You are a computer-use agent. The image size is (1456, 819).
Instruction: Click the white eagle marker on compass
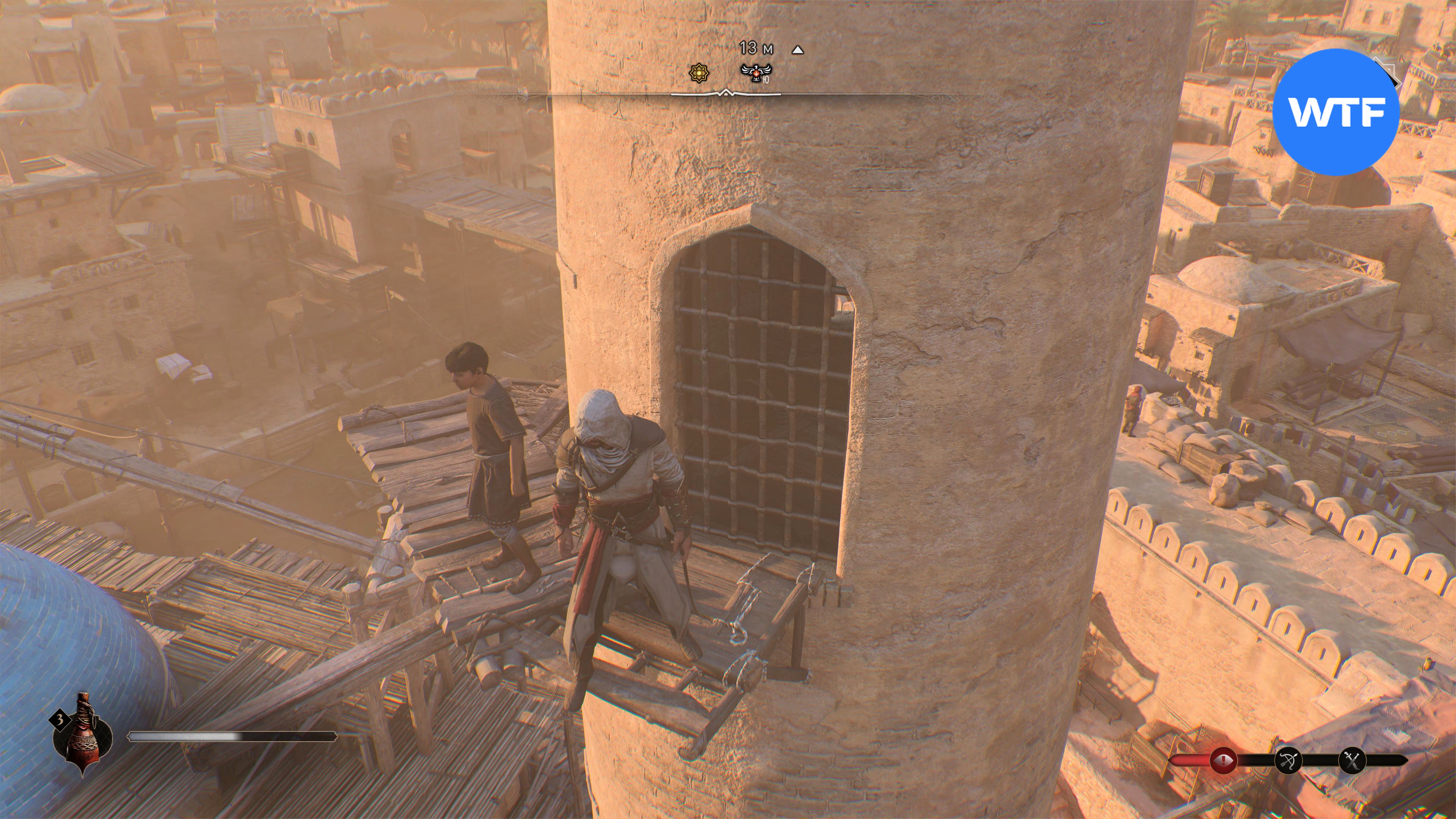coord(756,72)
